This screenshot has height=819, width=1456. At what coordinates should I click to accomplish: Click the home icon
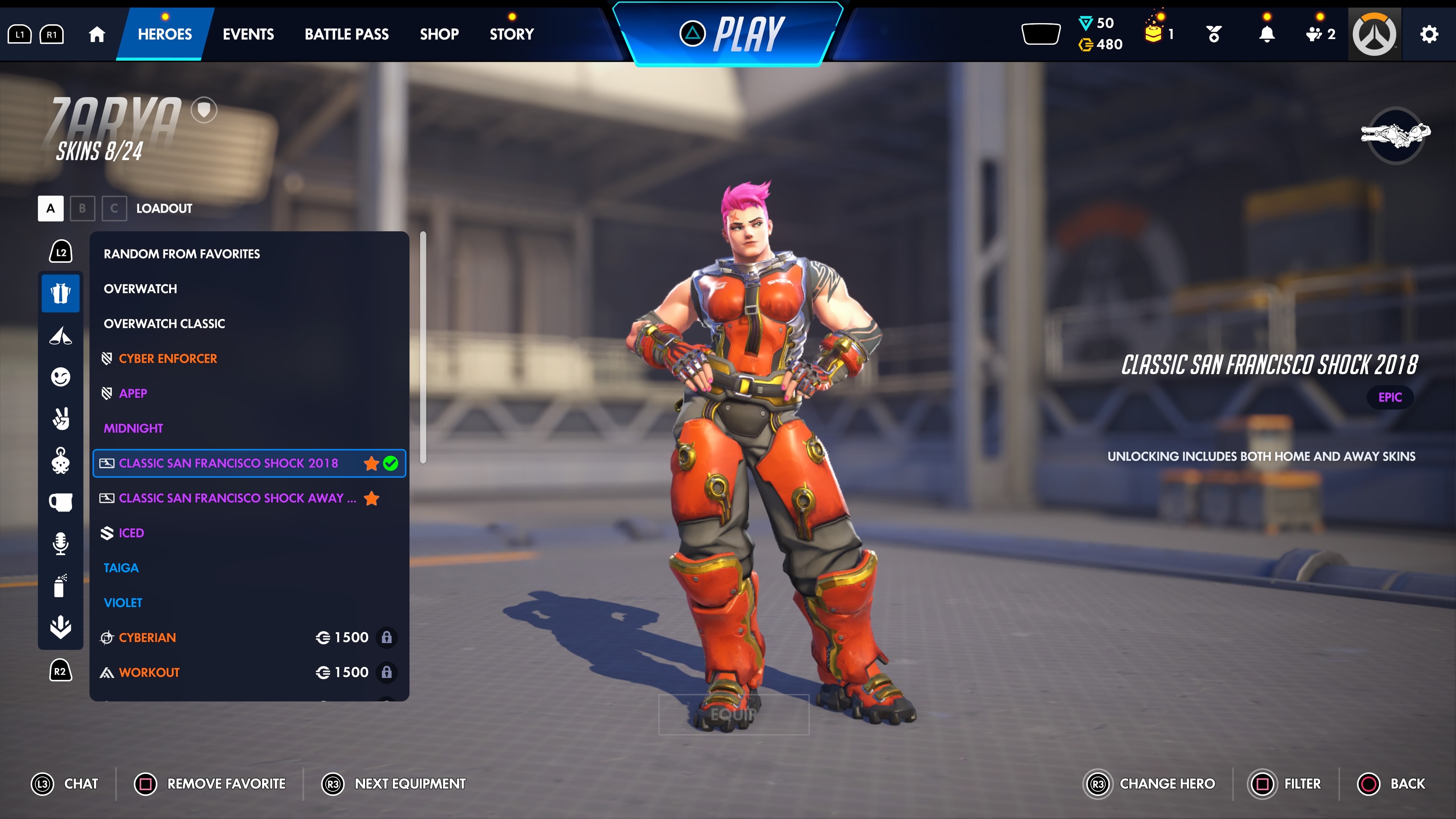tap(97, 35)
